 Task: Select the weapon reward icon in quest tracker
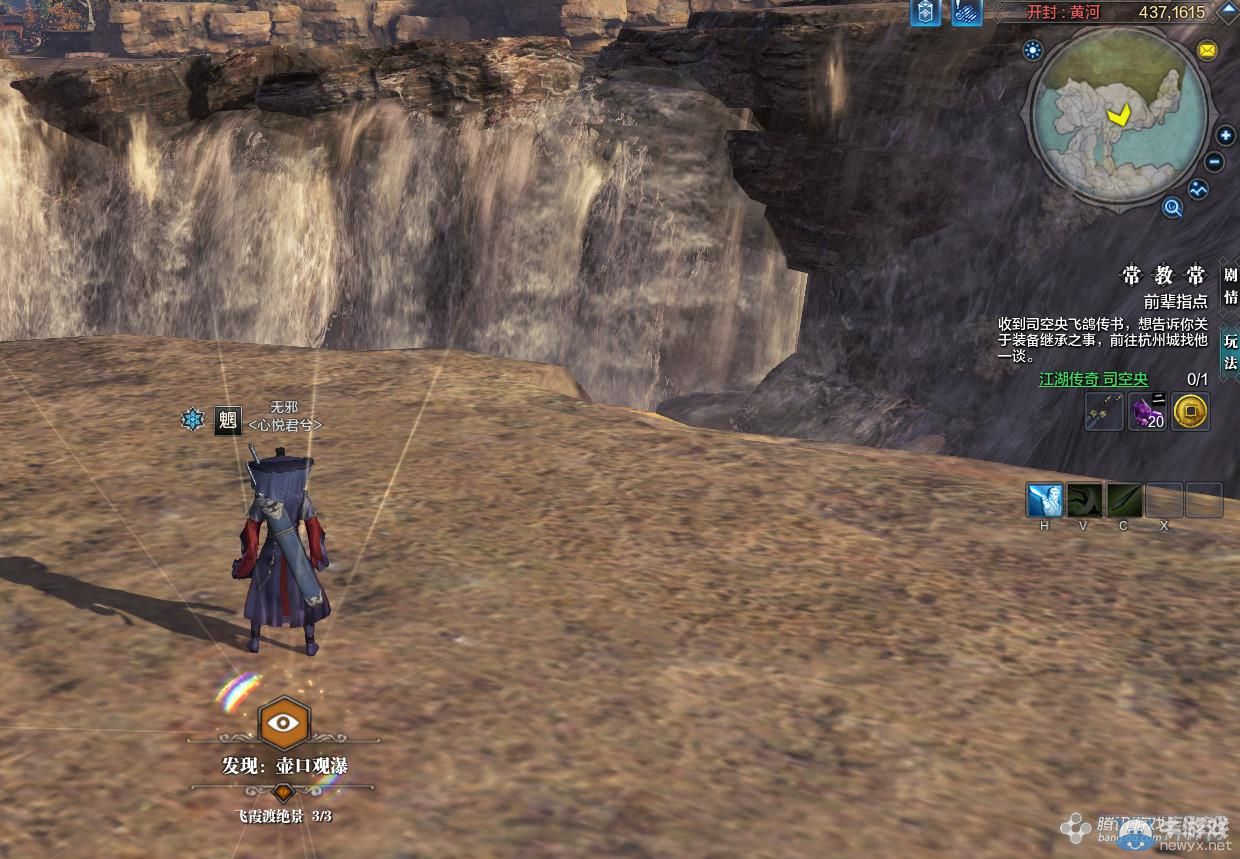click(1104, 411)
